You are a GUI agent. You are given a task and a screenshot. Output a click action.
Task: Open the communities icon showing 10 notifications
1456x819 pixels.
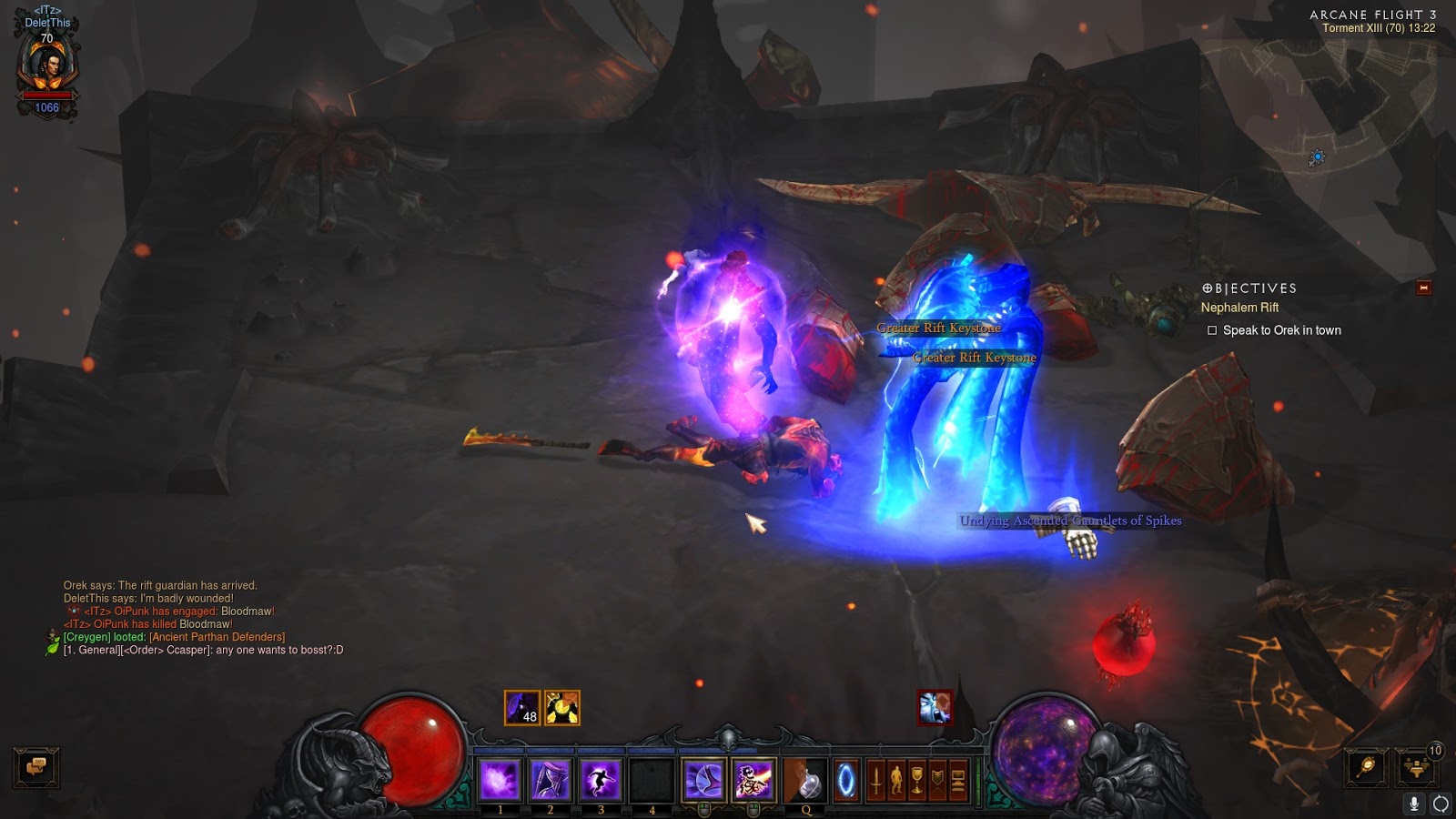[x=1418, y=769]
